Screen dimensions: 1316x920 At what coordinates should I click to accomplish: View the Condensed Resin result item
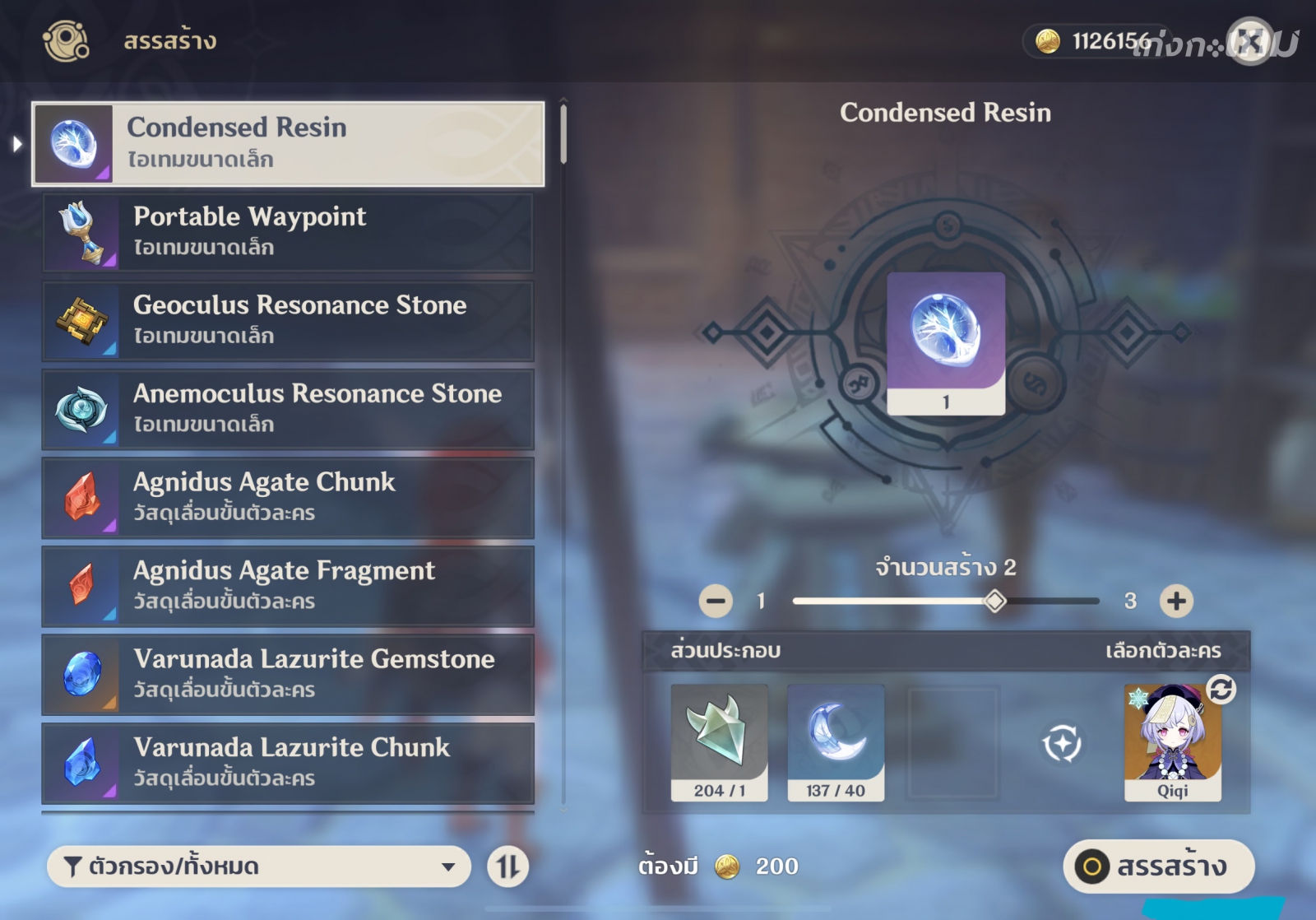coord(946,342)
